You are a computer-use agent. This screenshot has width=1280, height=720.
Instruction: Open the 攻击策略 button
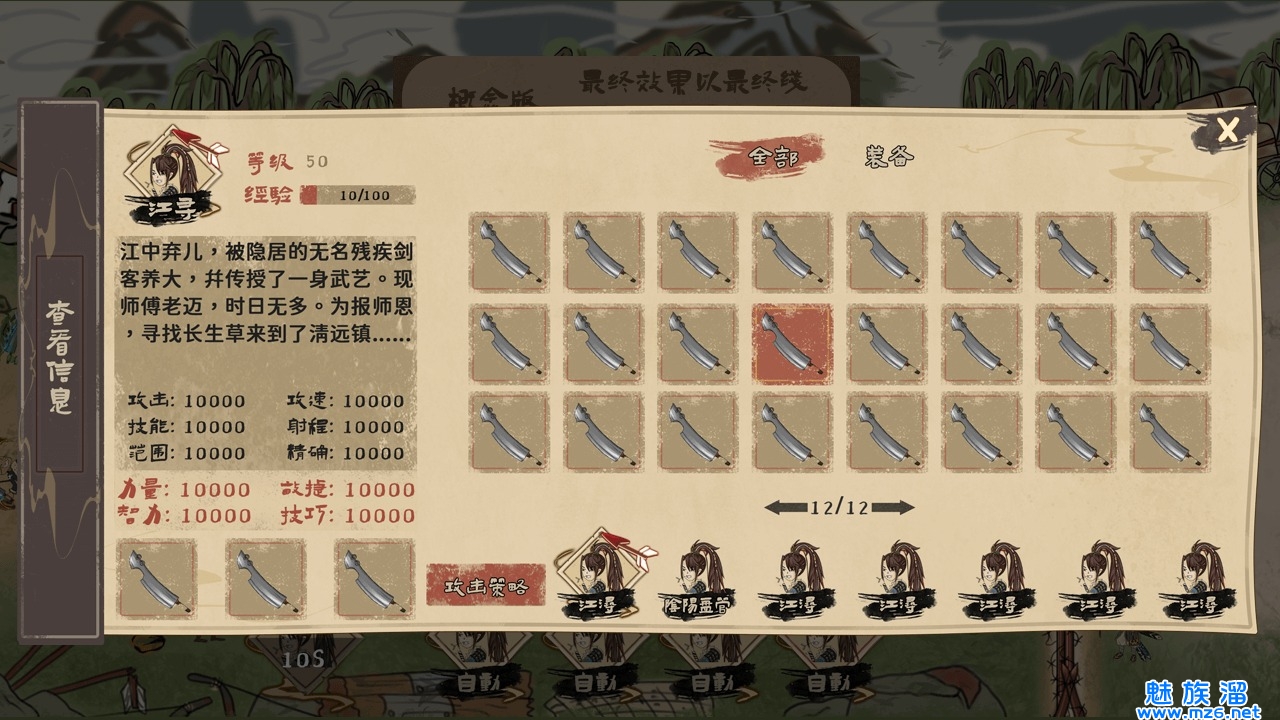click(x=486, y=585)
